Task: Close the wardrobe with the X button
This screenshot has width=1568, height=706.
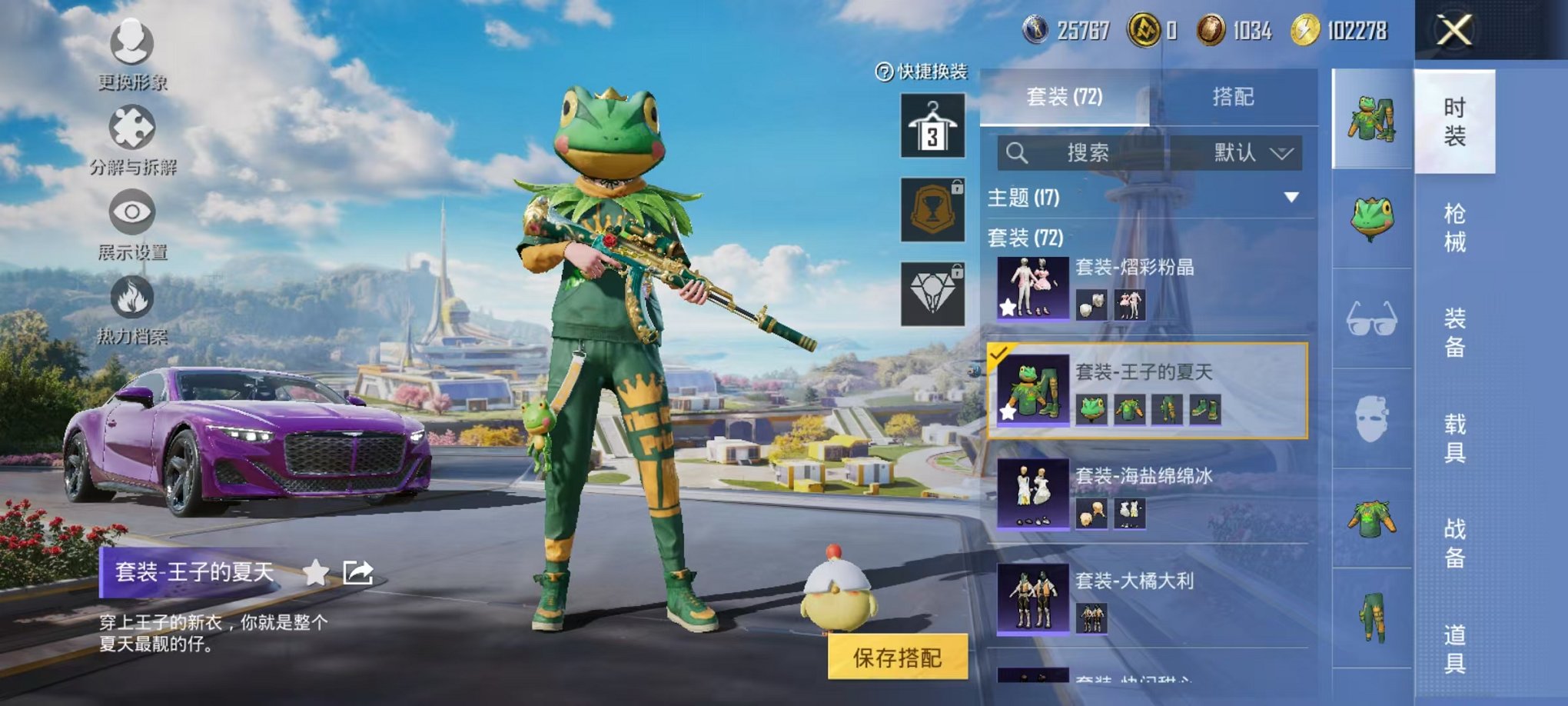Action: point(1453,31)
